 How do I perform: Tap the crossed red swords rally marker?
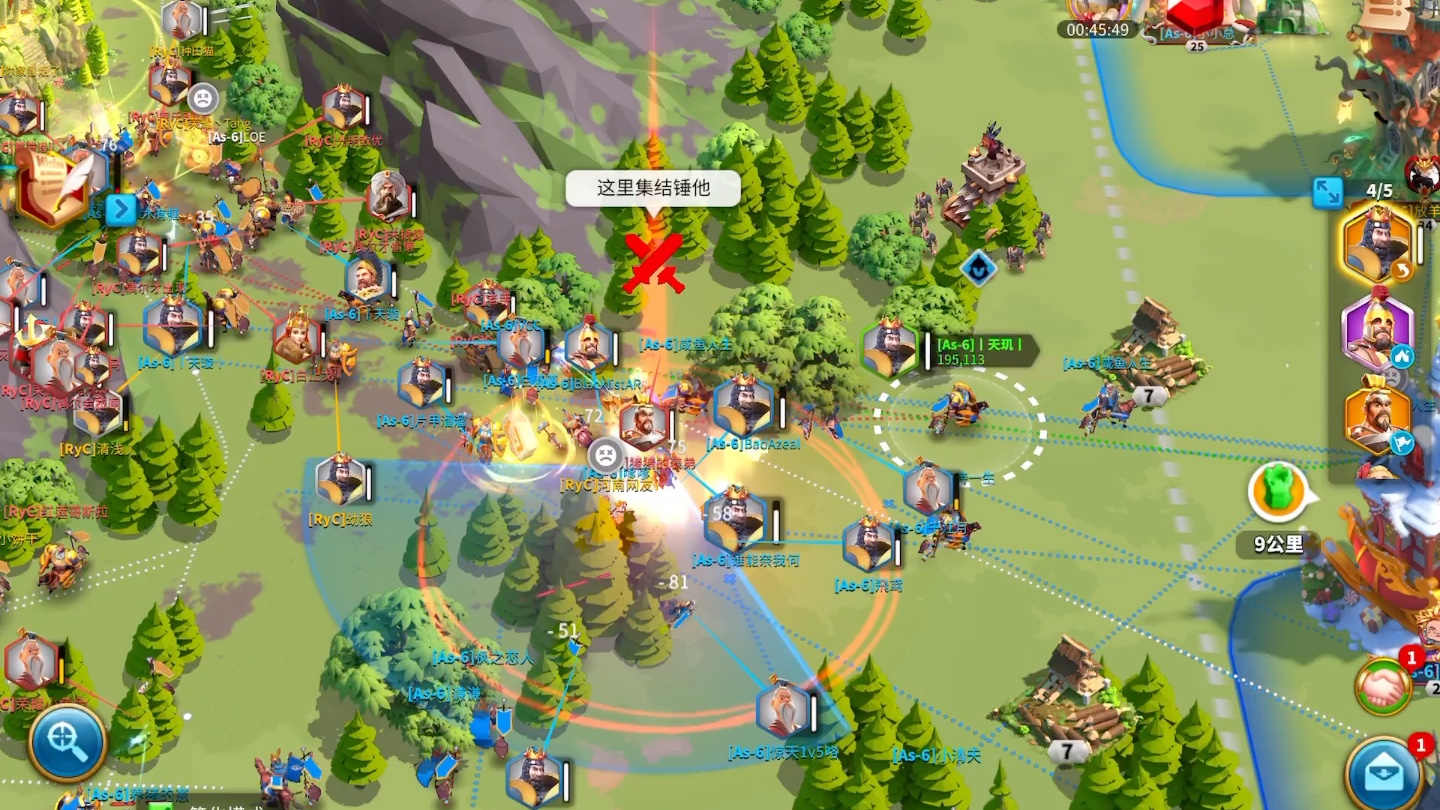coord(653,262)
